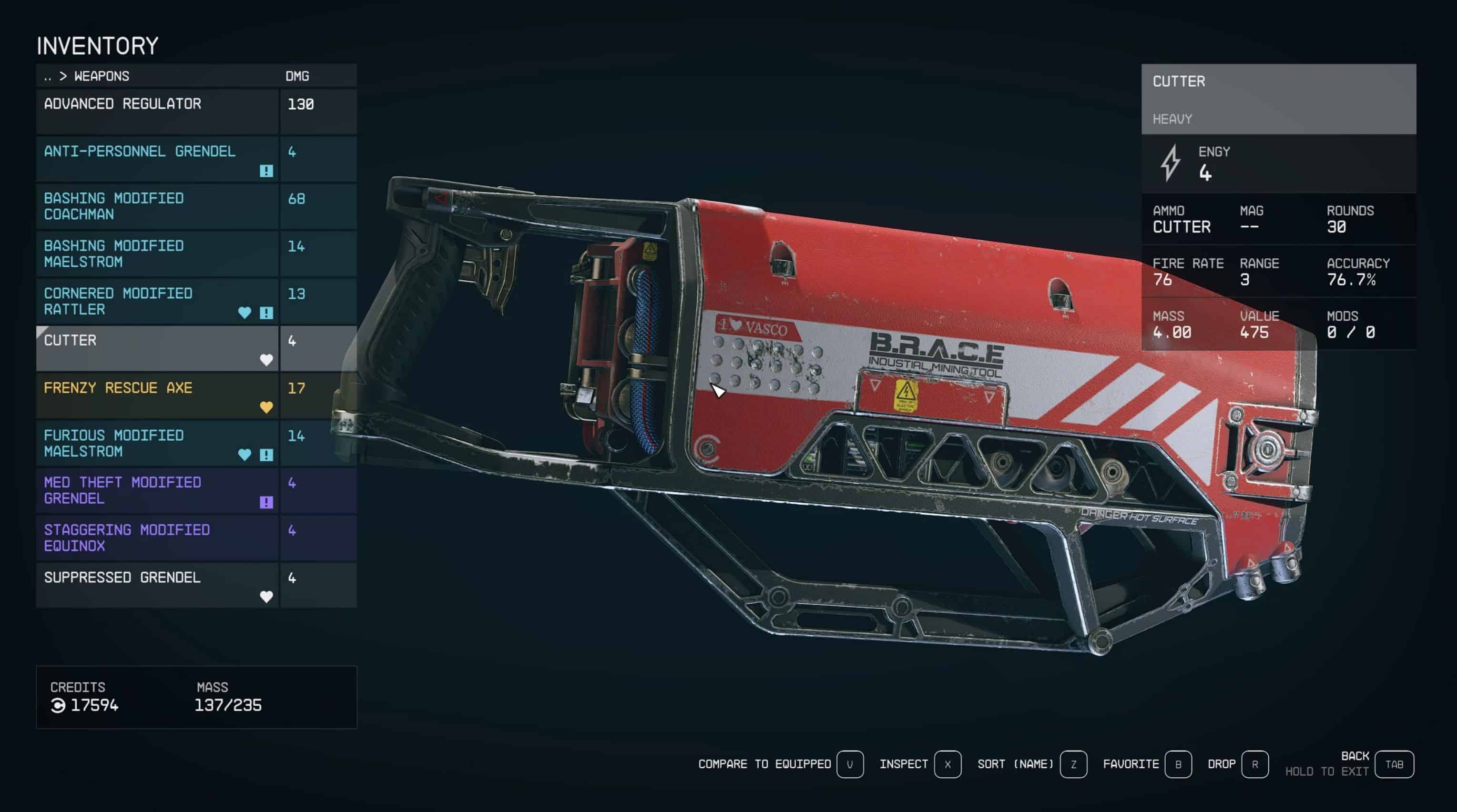Click the Cutter weapon row
Screen dimensions: 1457x812
coord(157,348)
